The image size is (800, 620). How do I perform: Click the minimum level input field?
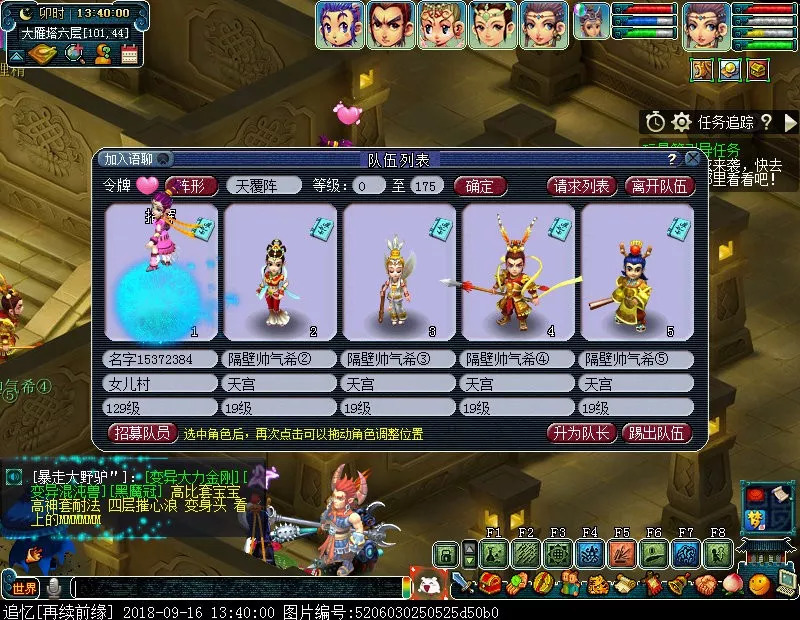coord(369,186)
